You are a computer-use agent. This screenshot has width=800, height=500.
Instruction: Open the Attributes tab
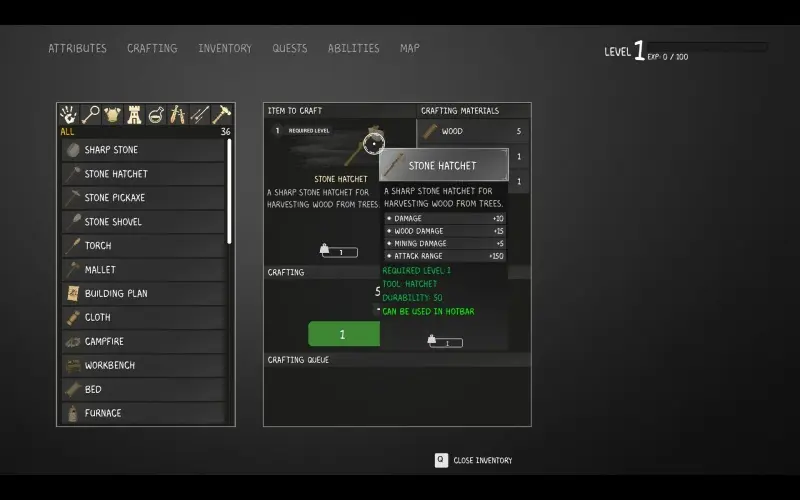(x=77, y=48)
